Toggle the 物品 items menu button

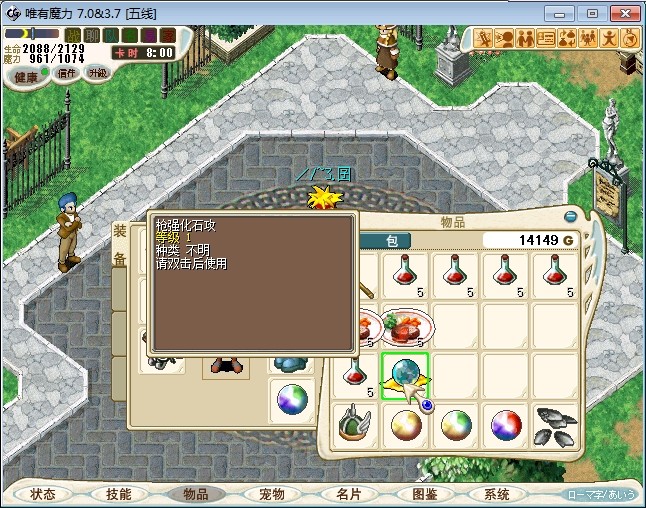(x=195, y=494)
